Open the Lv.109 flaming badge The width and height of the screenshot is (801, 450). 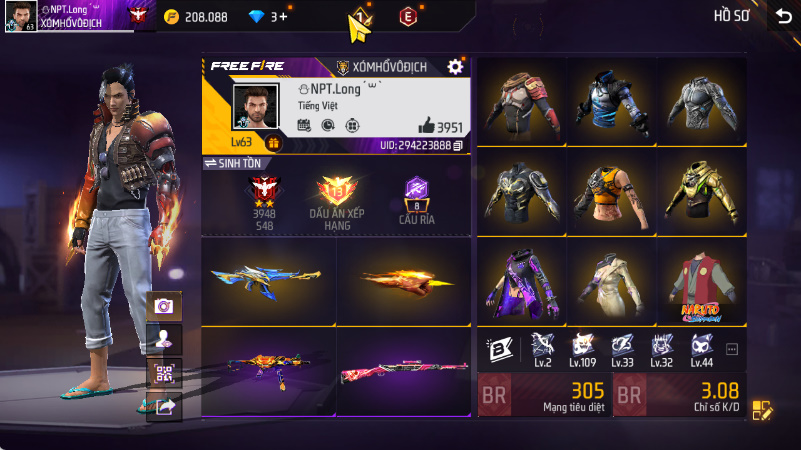(x=582, y=347)
